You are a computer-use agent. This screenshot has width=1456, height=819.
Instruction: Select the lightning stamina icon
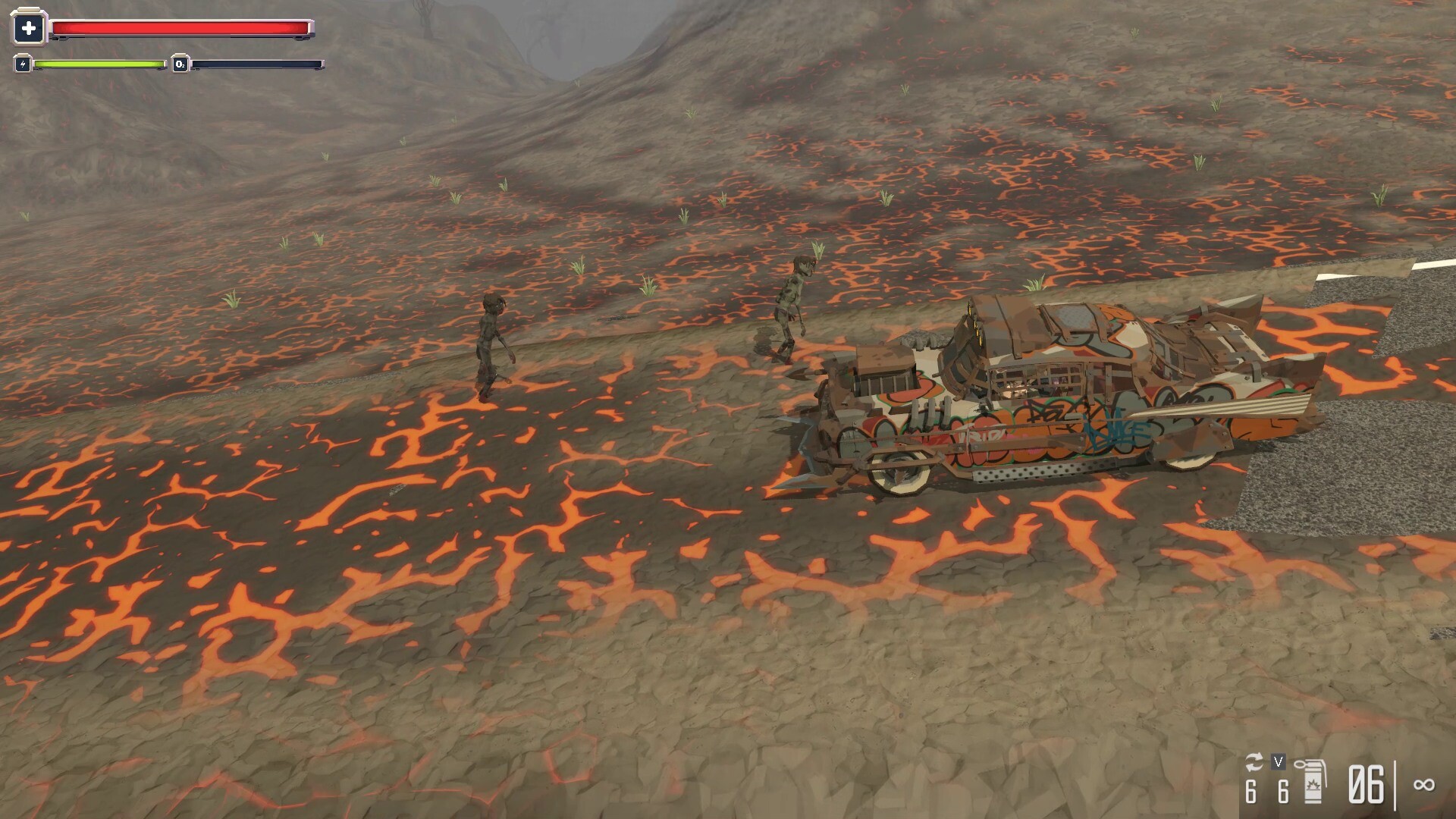click(x=23, y=64)
